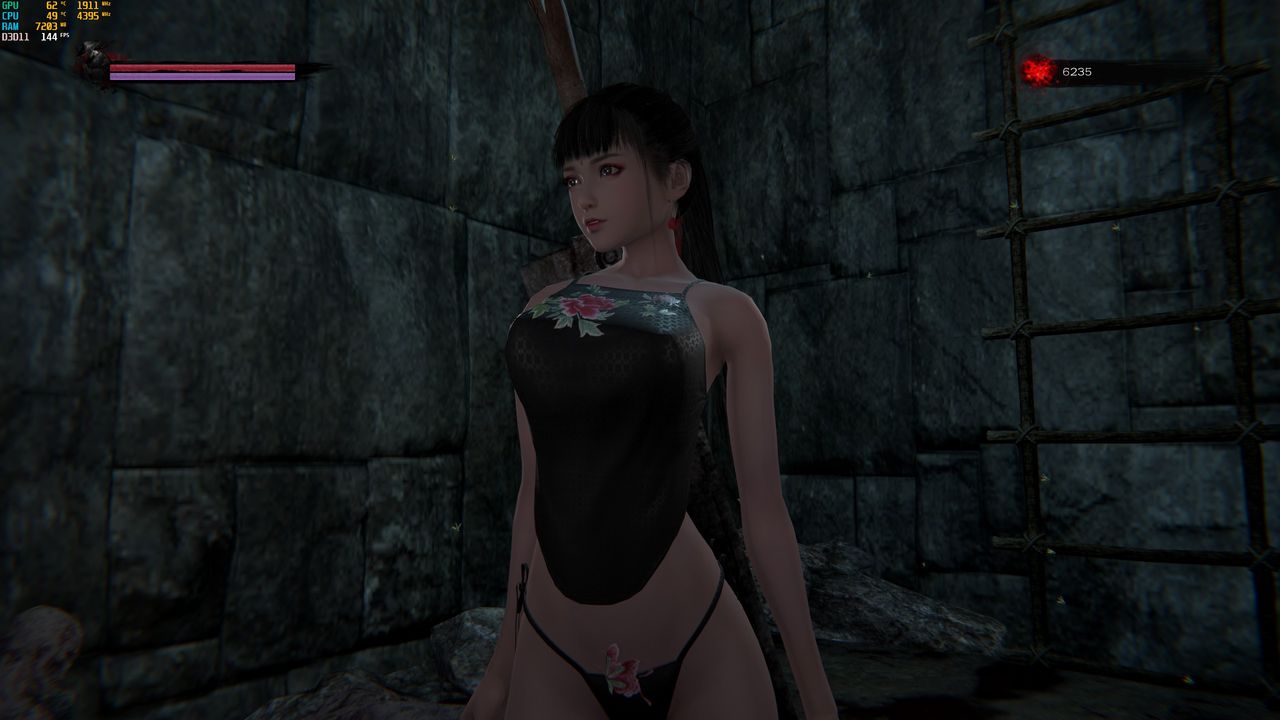Click the 4395 MHz CPU clock readout
This screenshot has height=720, width=1280.
click(88, 15)
